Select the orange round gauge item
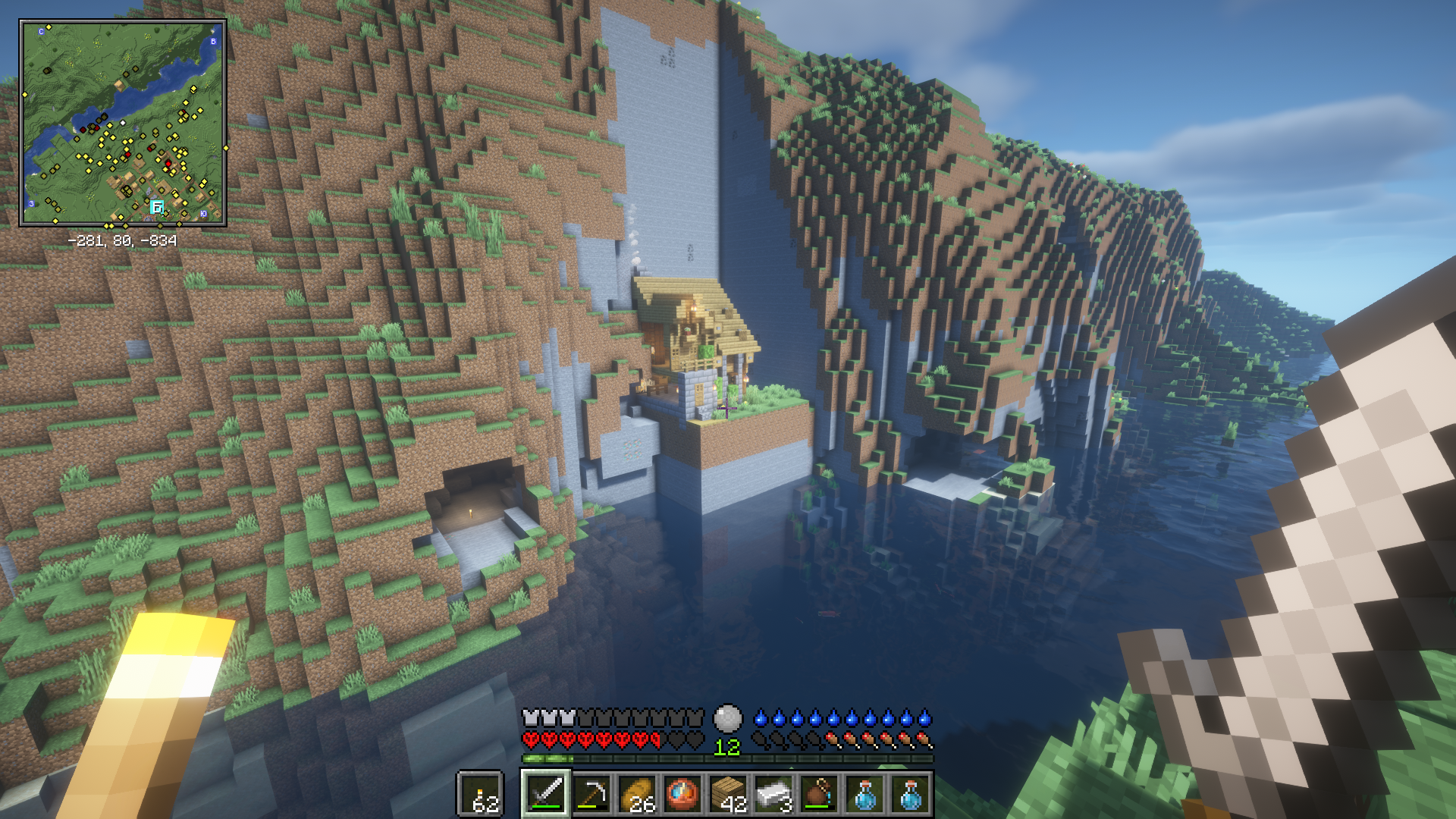 pos(683,794)
